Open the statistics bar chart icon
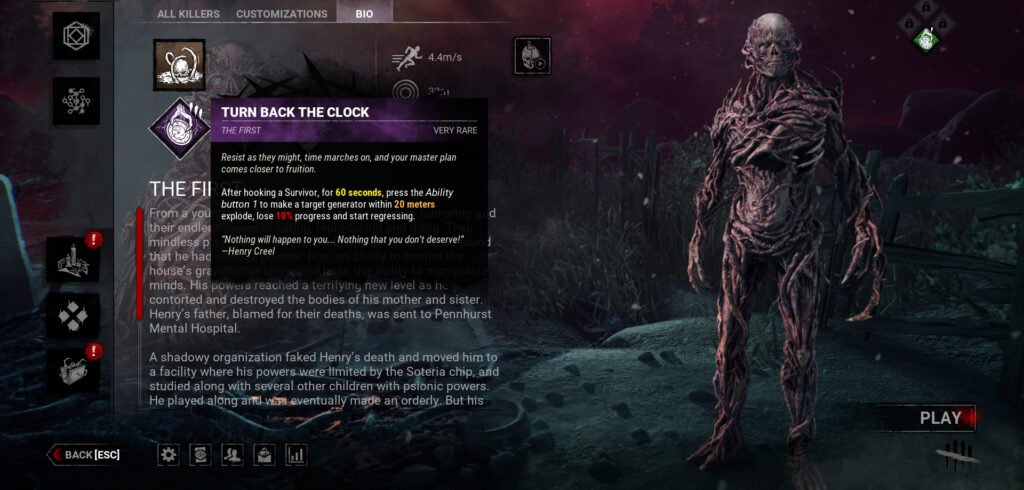The height and width of the screenshot is (490, 1024). pos(296,455)
